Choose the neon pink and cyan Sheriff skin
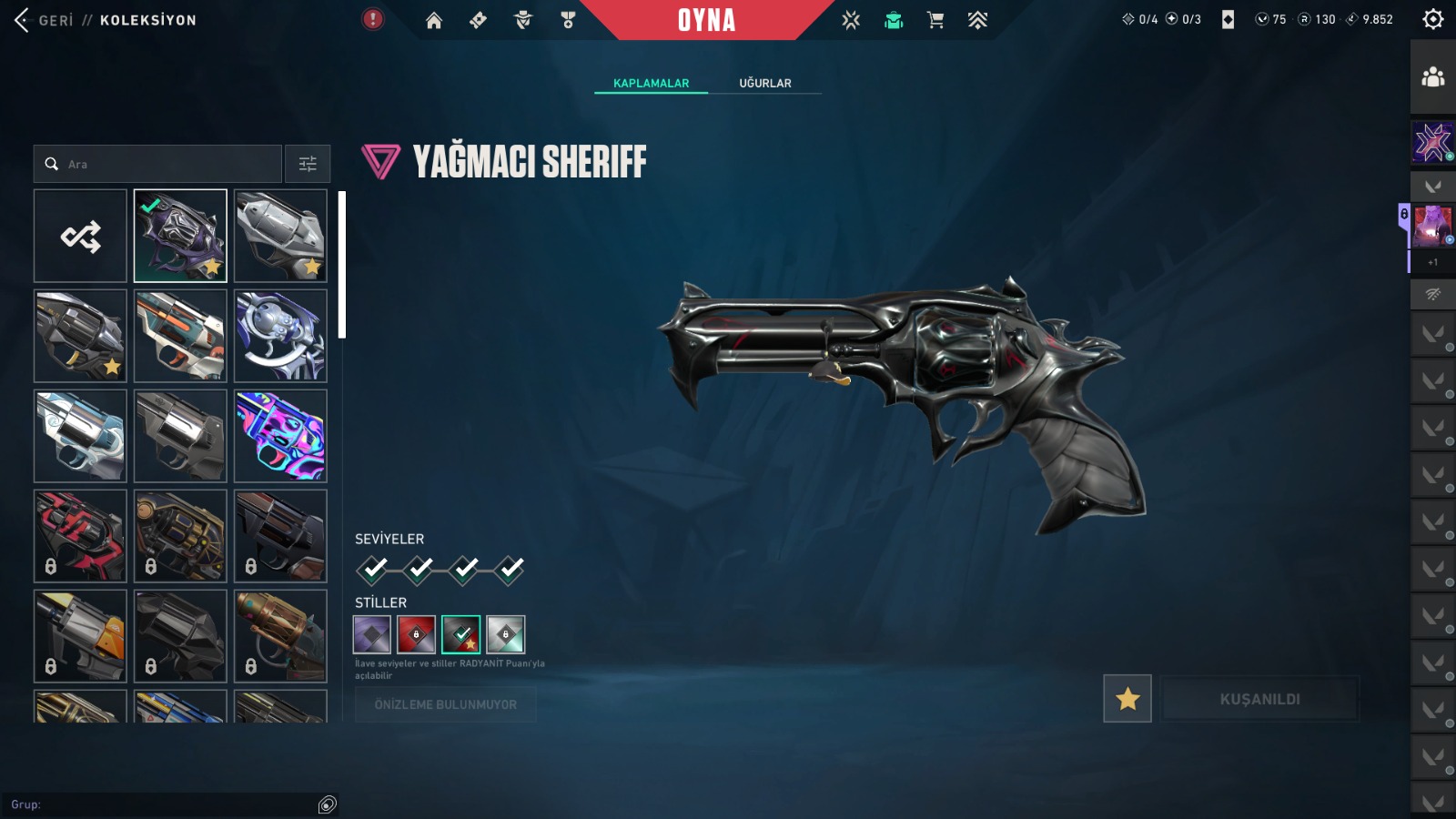Screen dimensions: 1456x819 [280, 436]
